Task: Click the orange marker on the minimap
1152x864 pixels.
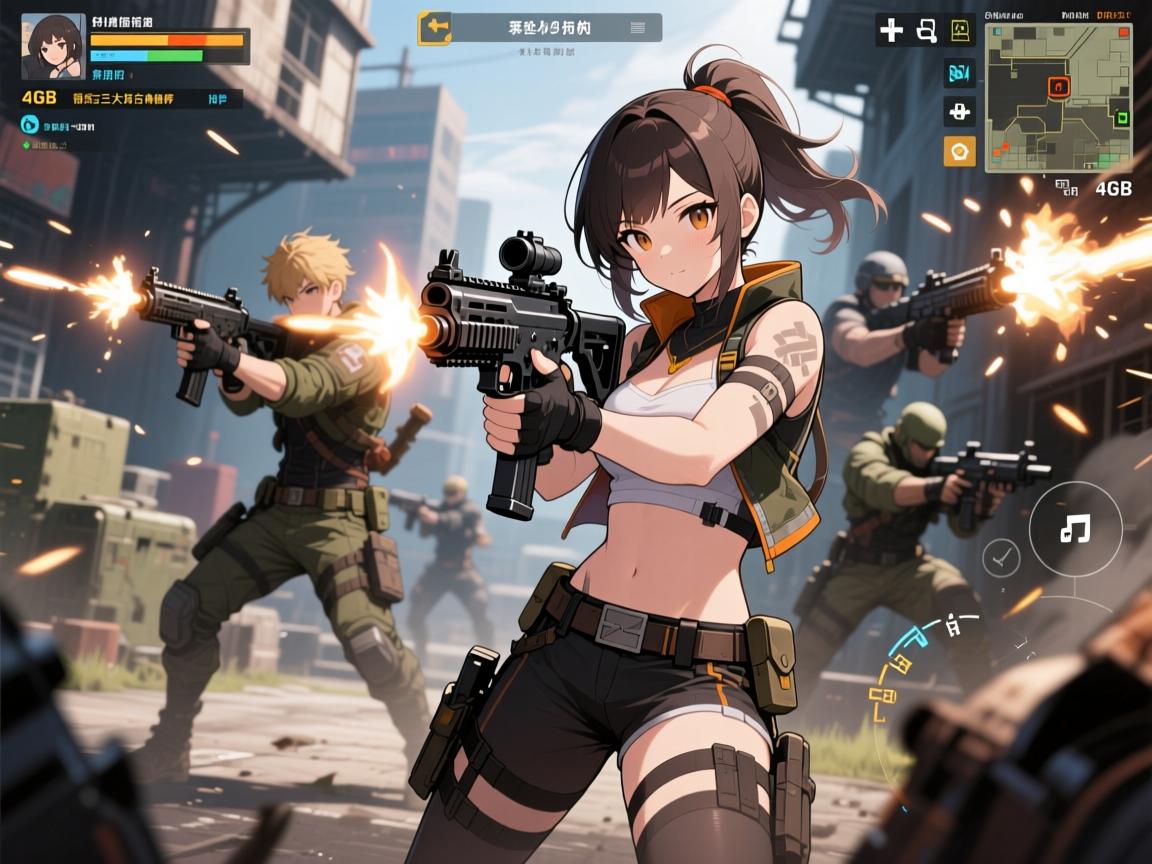Action: 1058,86
